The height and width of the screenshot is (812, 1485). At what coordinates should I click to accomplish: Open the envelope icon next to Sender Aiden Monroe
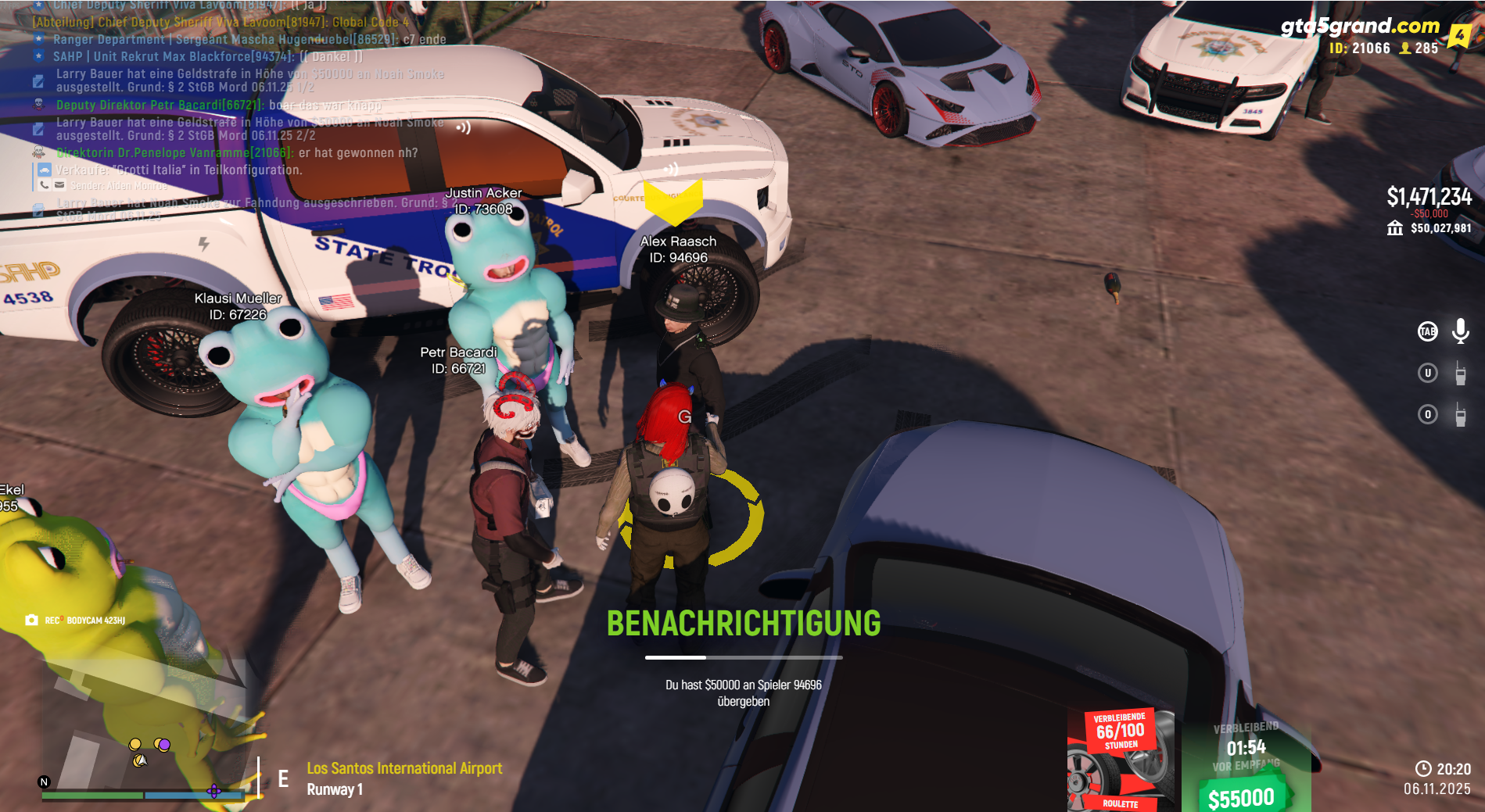[59, 185]
